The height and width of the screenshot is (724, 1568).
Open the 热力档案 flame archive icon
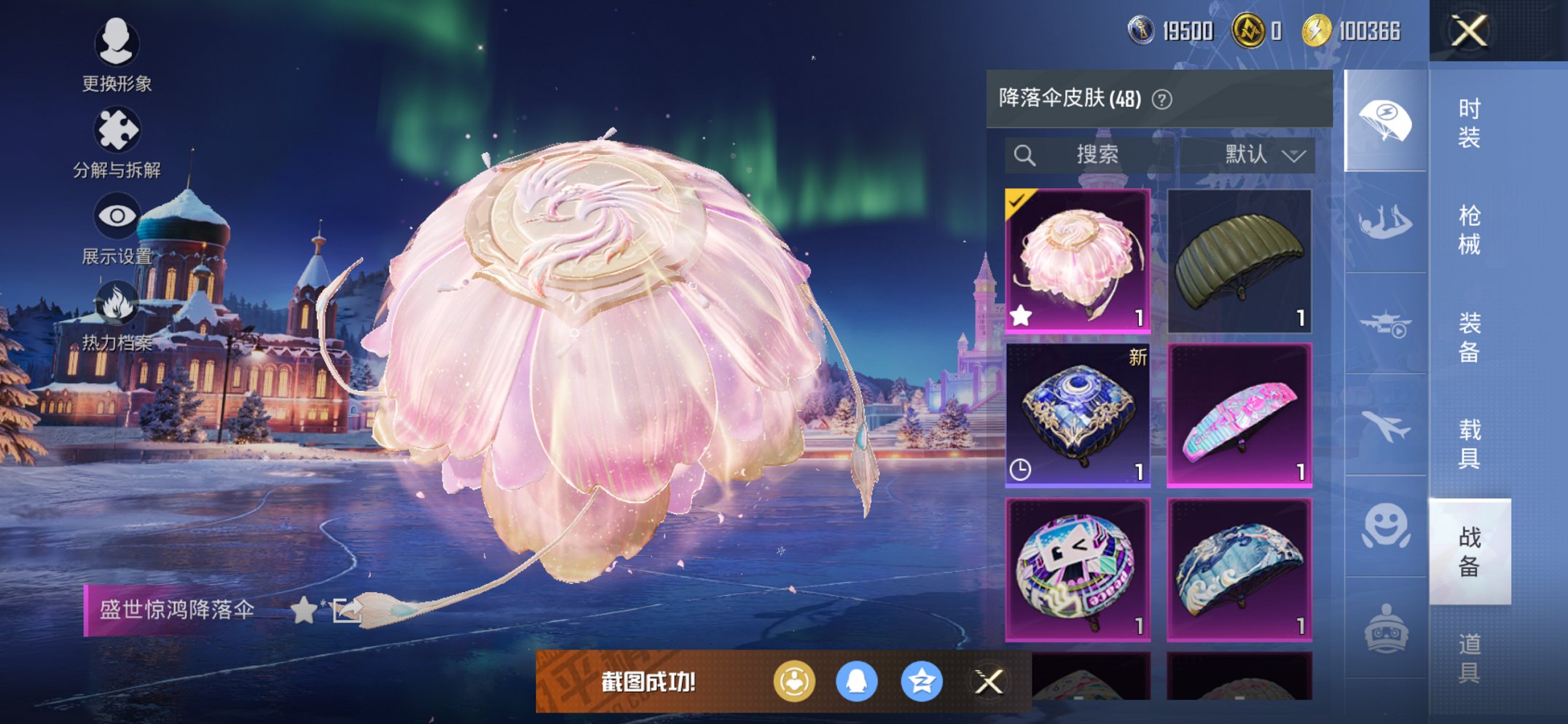[x=117, y=302]
